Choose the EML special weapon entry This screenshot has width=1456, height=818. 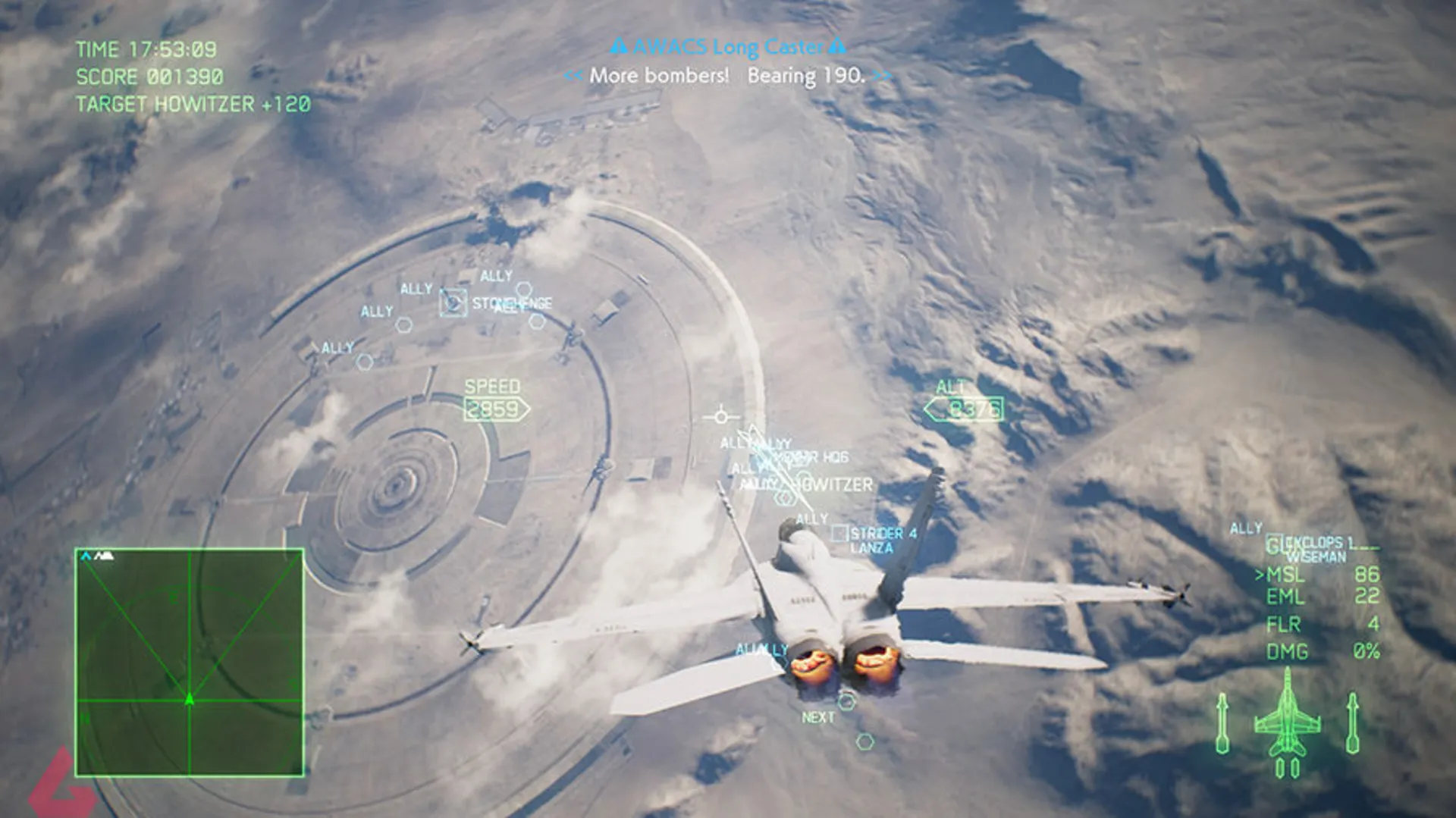(1319, 597)
